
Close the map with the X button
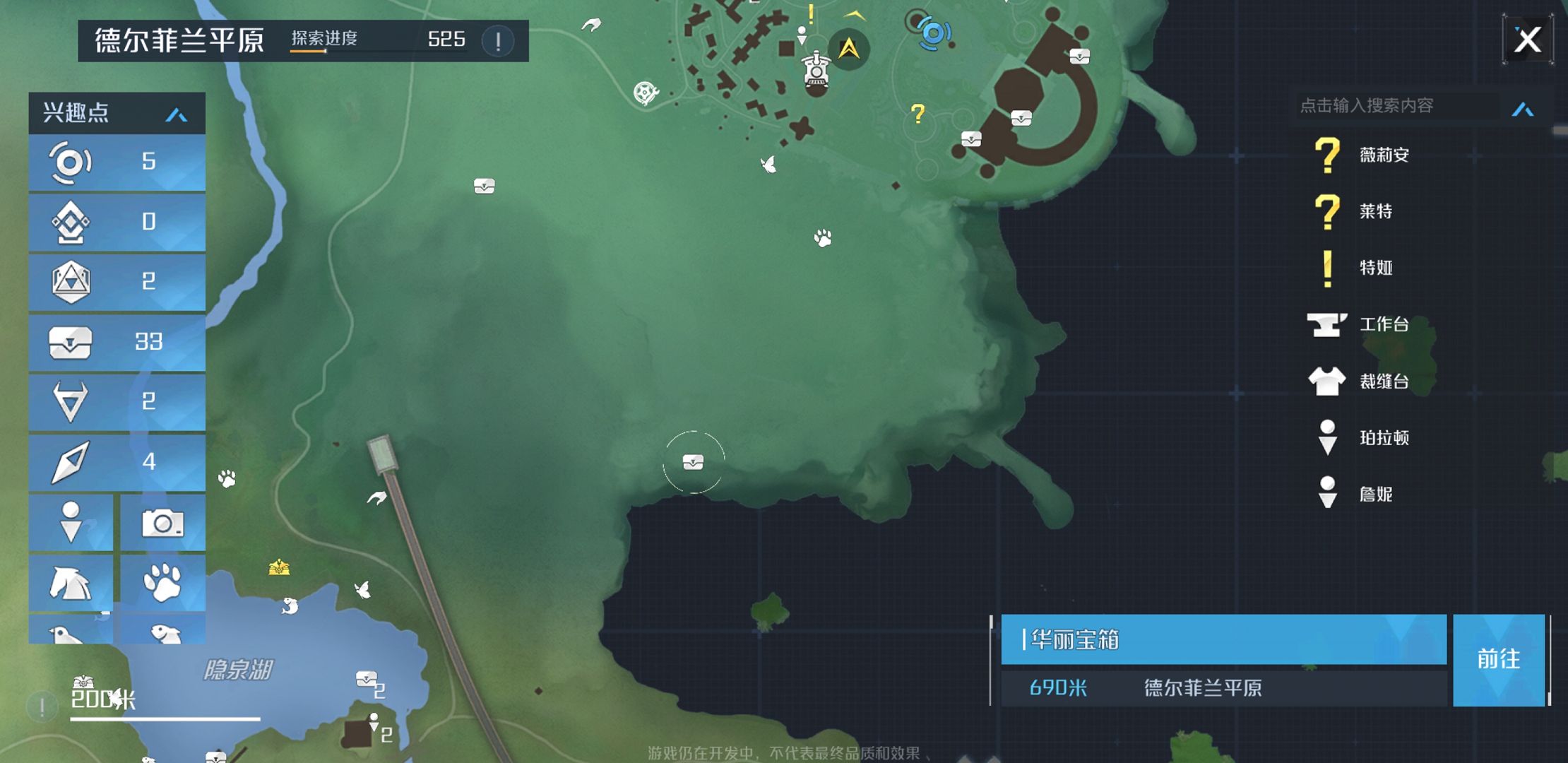tap(1527, 40)
